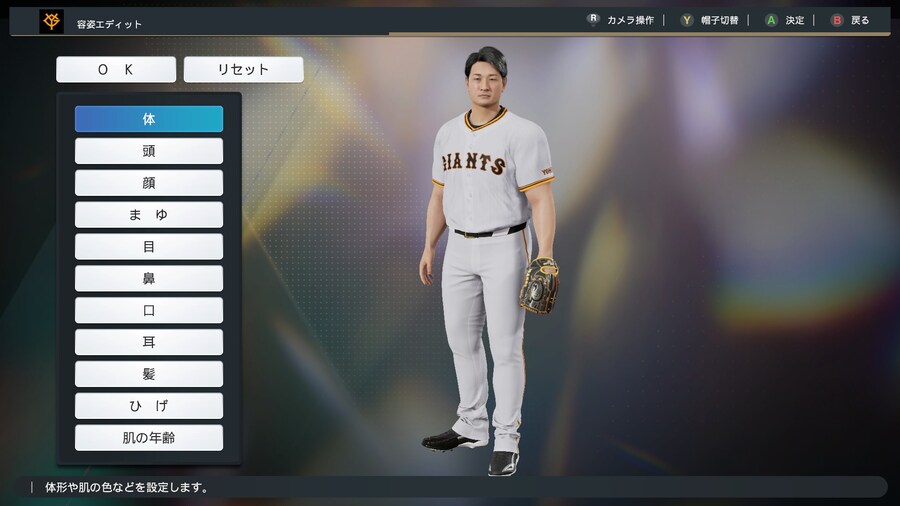900x506 pixels.
Task: Open the 頭 head settings
Action: 149,151
